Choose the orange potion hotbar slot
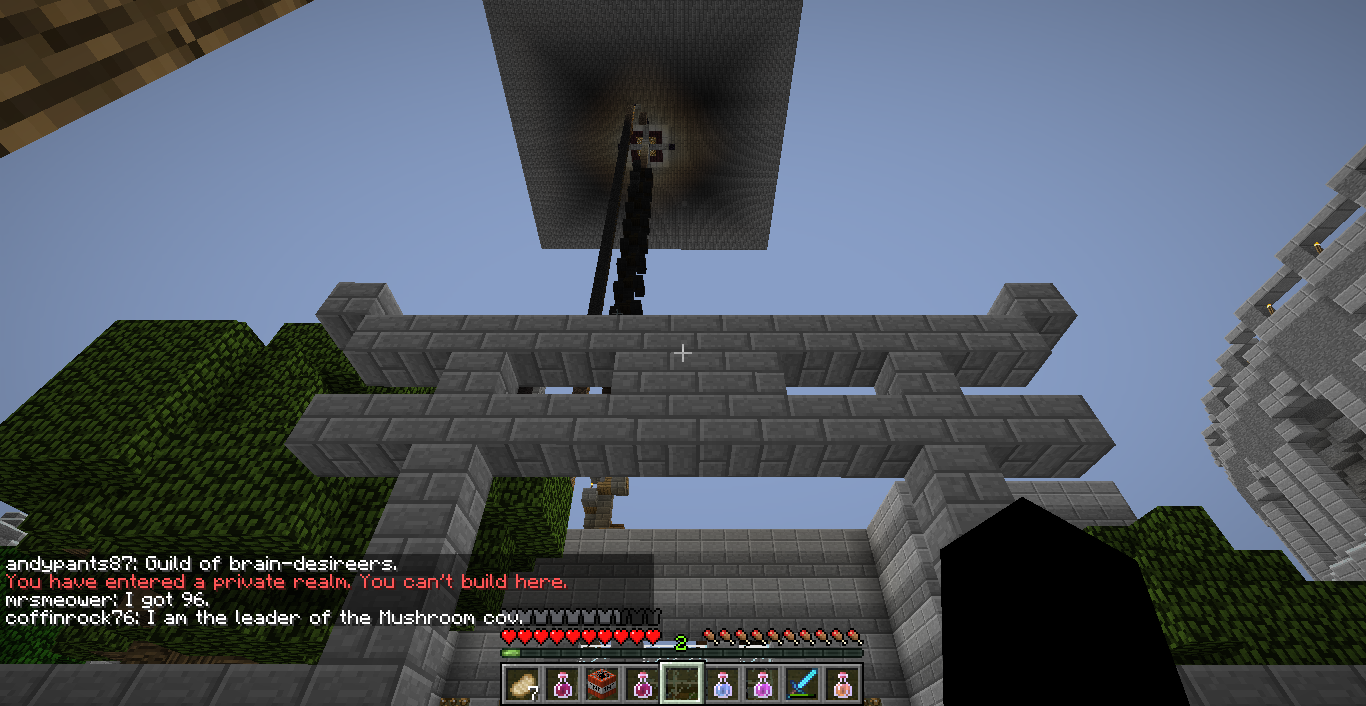The width and height of the screenshot is (1366, 706). [843, 684]
